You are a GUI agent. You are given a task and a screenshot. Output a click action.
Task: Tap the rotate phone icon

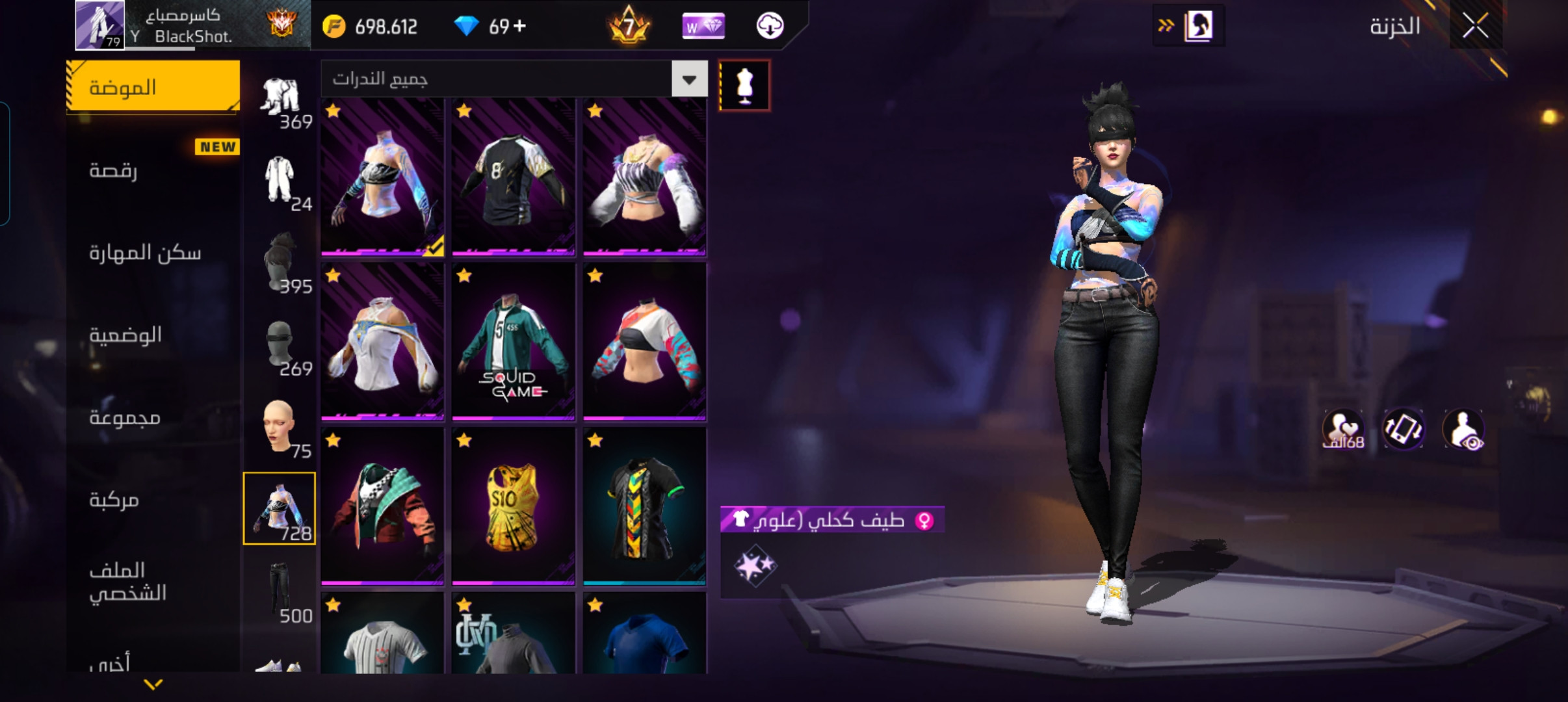(1403, 430)
